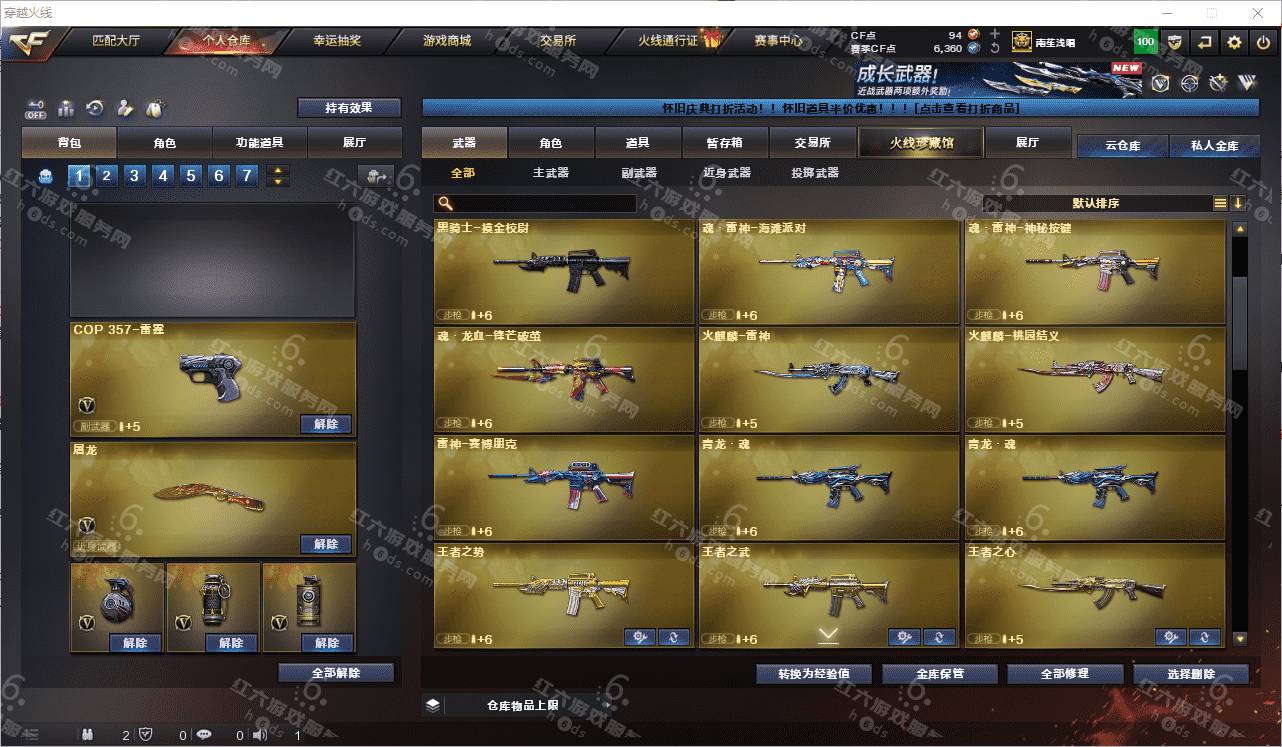
Task: Select backpack number 3
Action: point(134,176)
